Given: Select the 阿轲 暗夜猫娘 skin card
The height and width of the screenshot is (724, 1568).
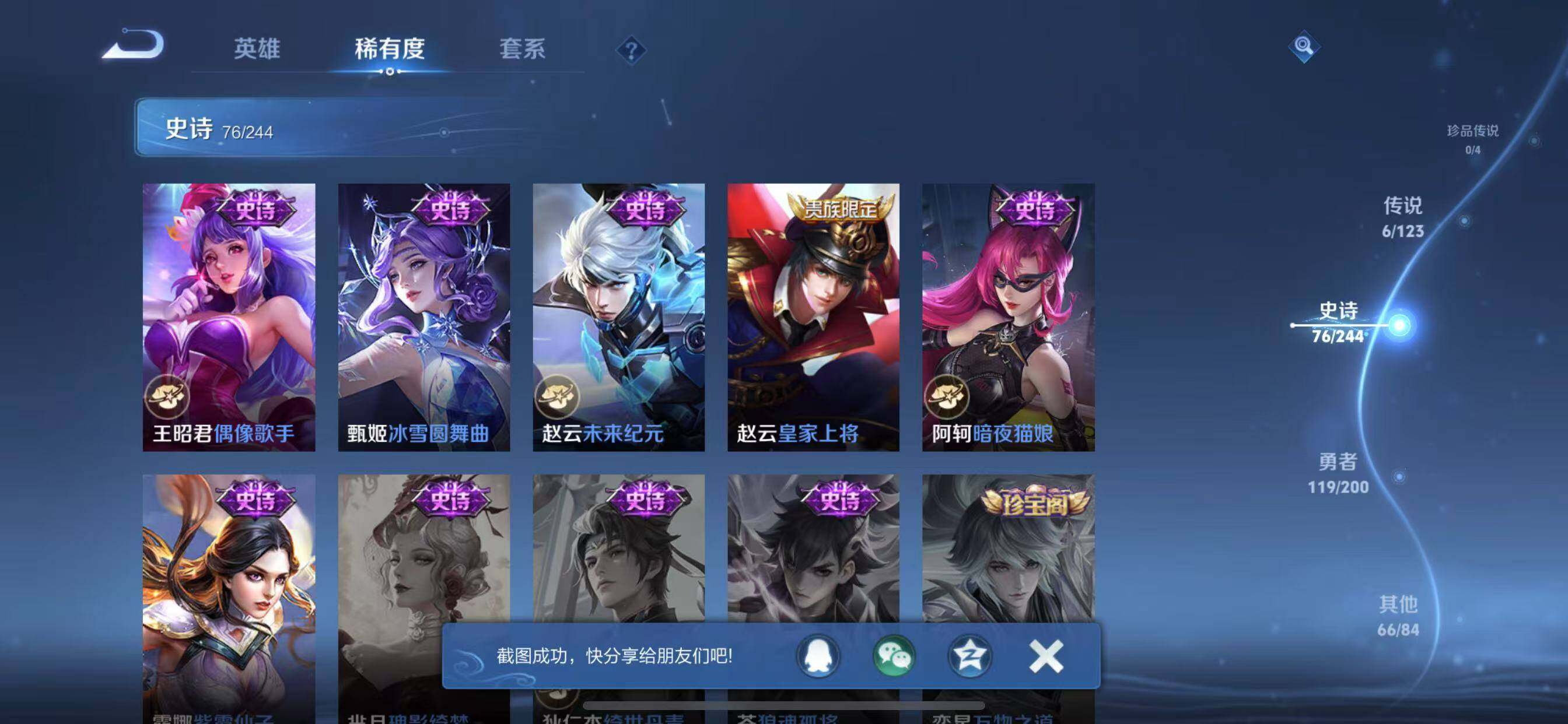Looking at the screenshot, I should pyautogui.click(x=1008, y=317).
